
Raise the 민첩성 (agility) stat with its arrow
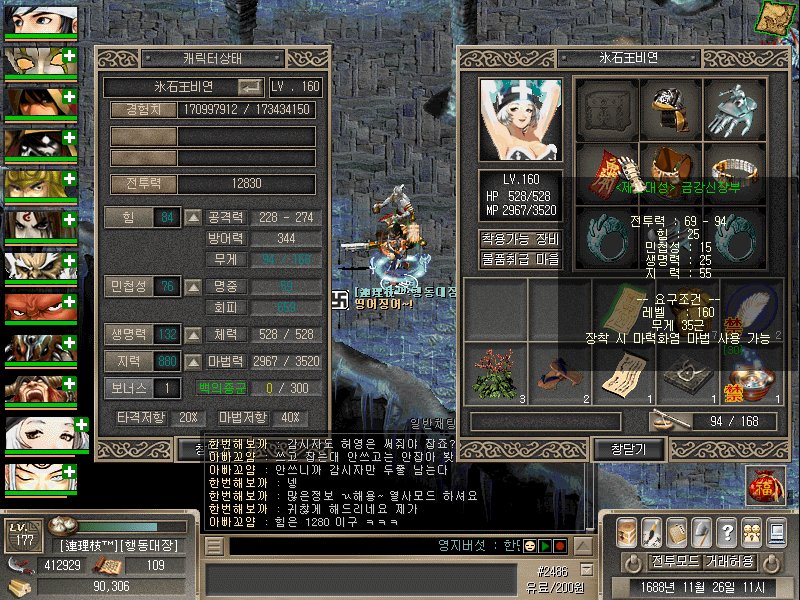coord(194,287)
